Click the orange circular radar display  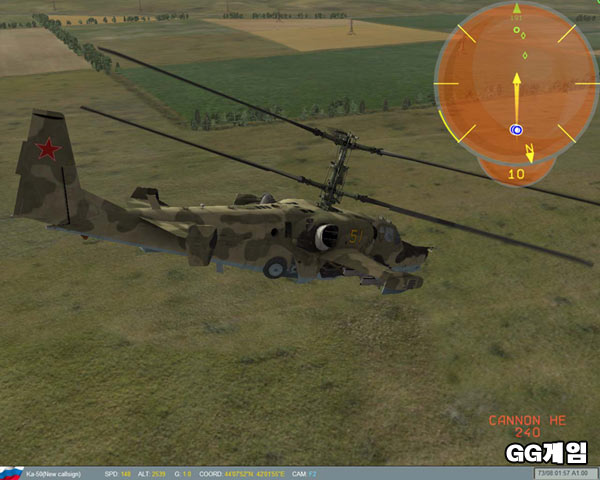517,83
